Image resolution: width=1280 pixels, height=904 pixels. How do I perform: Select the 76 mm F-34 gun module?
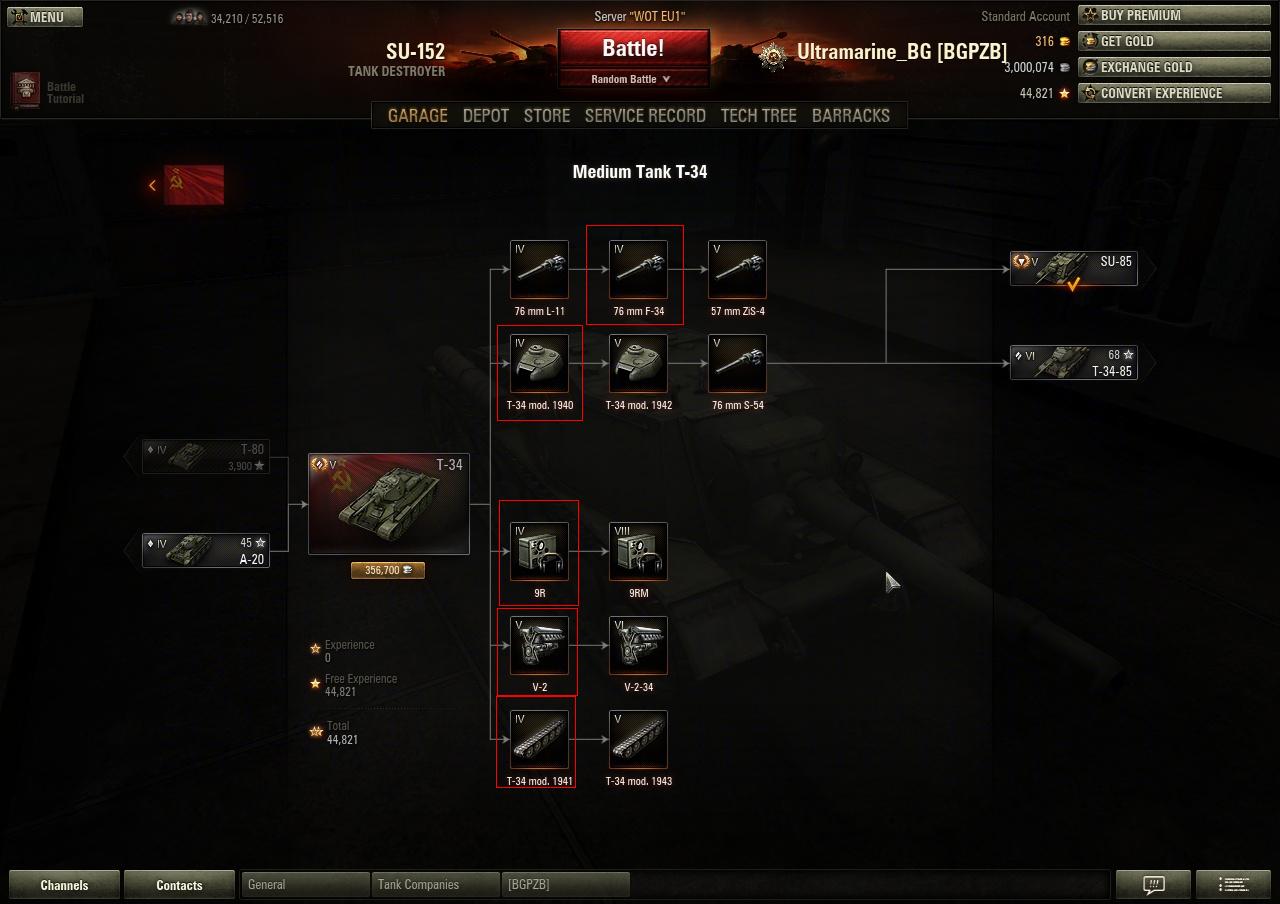pos(638,269)
